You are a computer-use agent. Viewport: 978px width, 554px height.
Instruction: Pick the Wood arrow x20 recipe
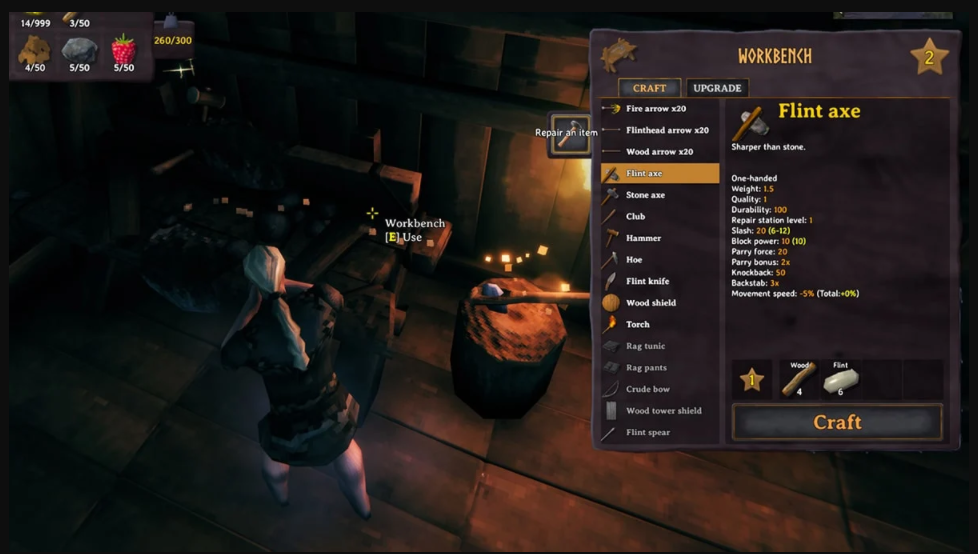click(x=659, y=152)
